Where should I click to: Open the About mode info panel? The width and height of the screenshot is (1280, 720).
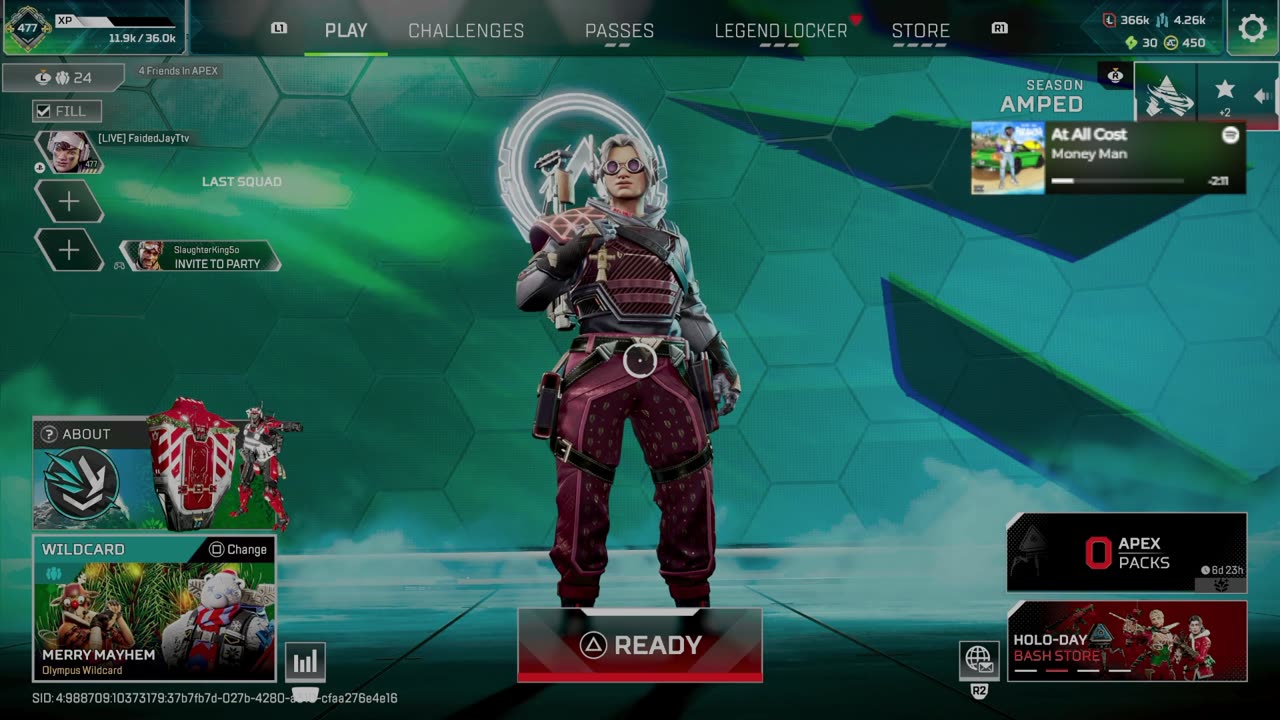(76, 434)
